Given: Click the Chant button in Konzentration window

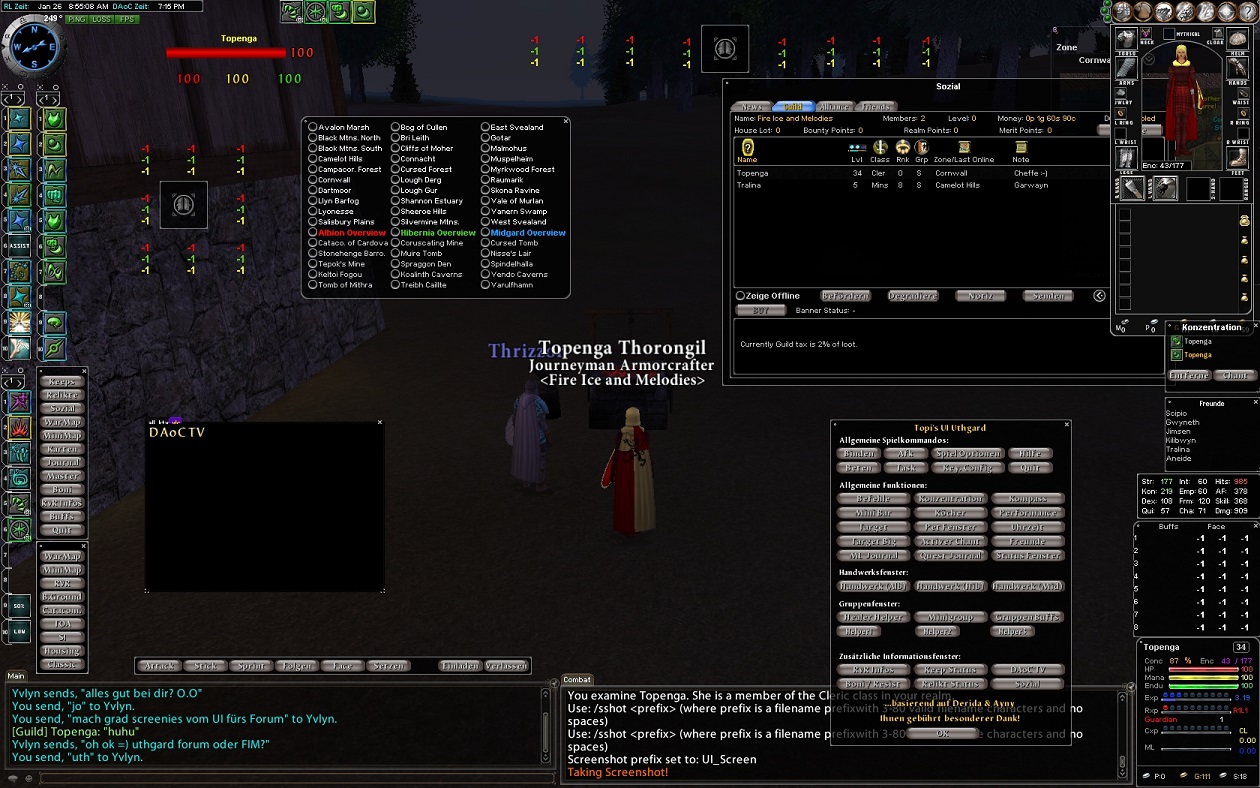Looking at the screenshot, I should 1235,375.
